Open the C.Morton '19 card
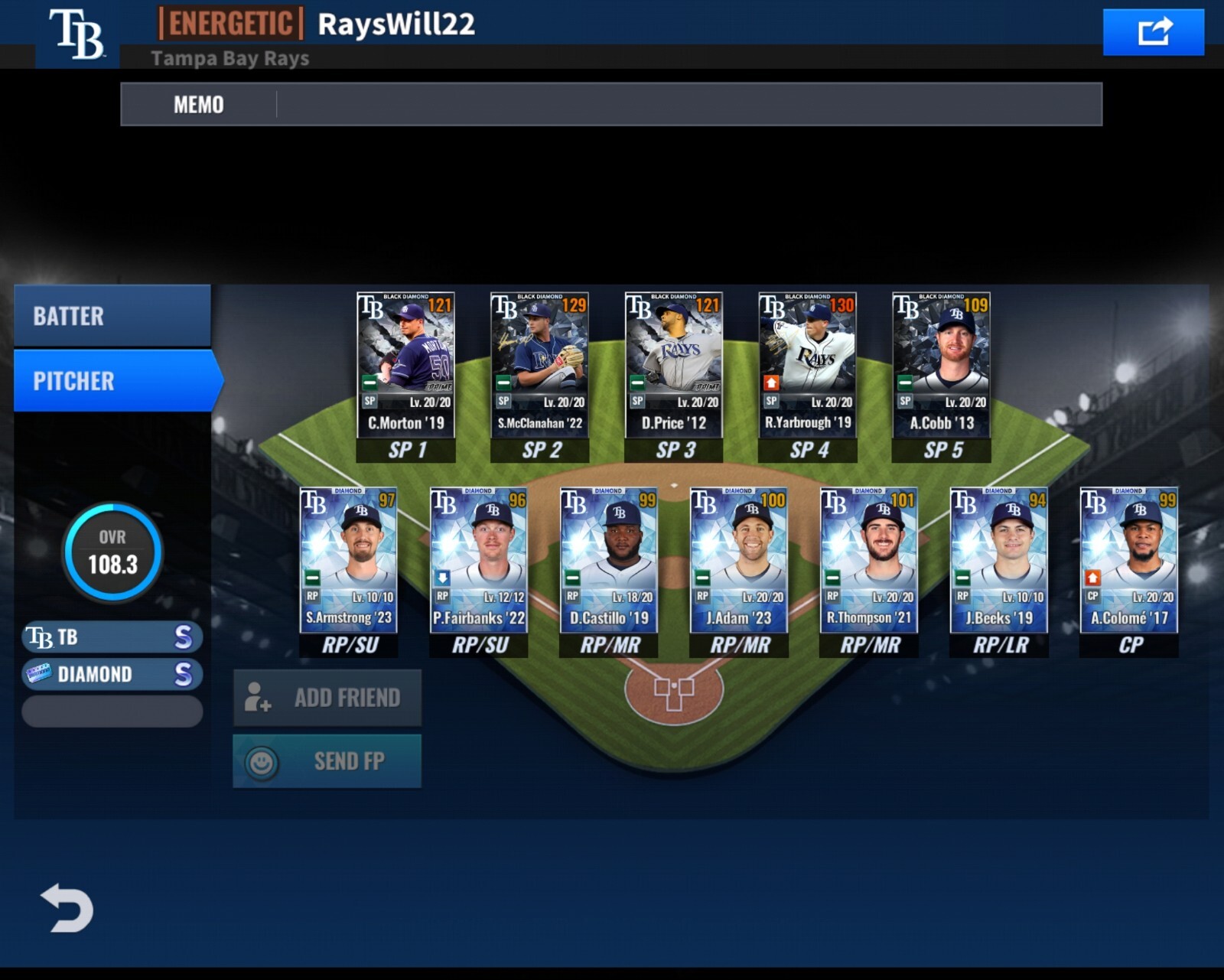 (405, 365)
